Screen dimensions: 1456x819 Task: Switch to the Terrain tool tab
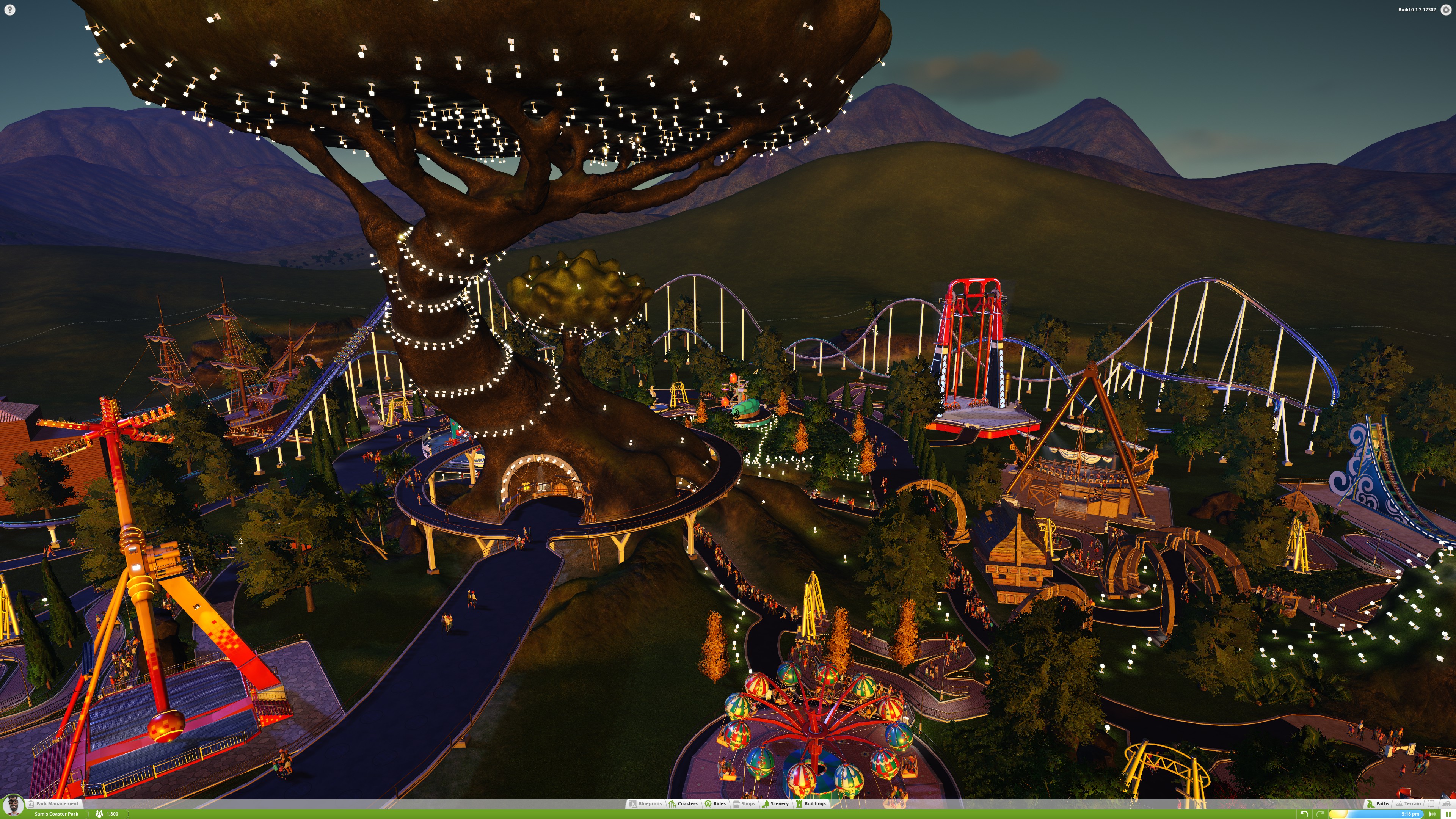pyautogui.click(x=1407, y=803)
